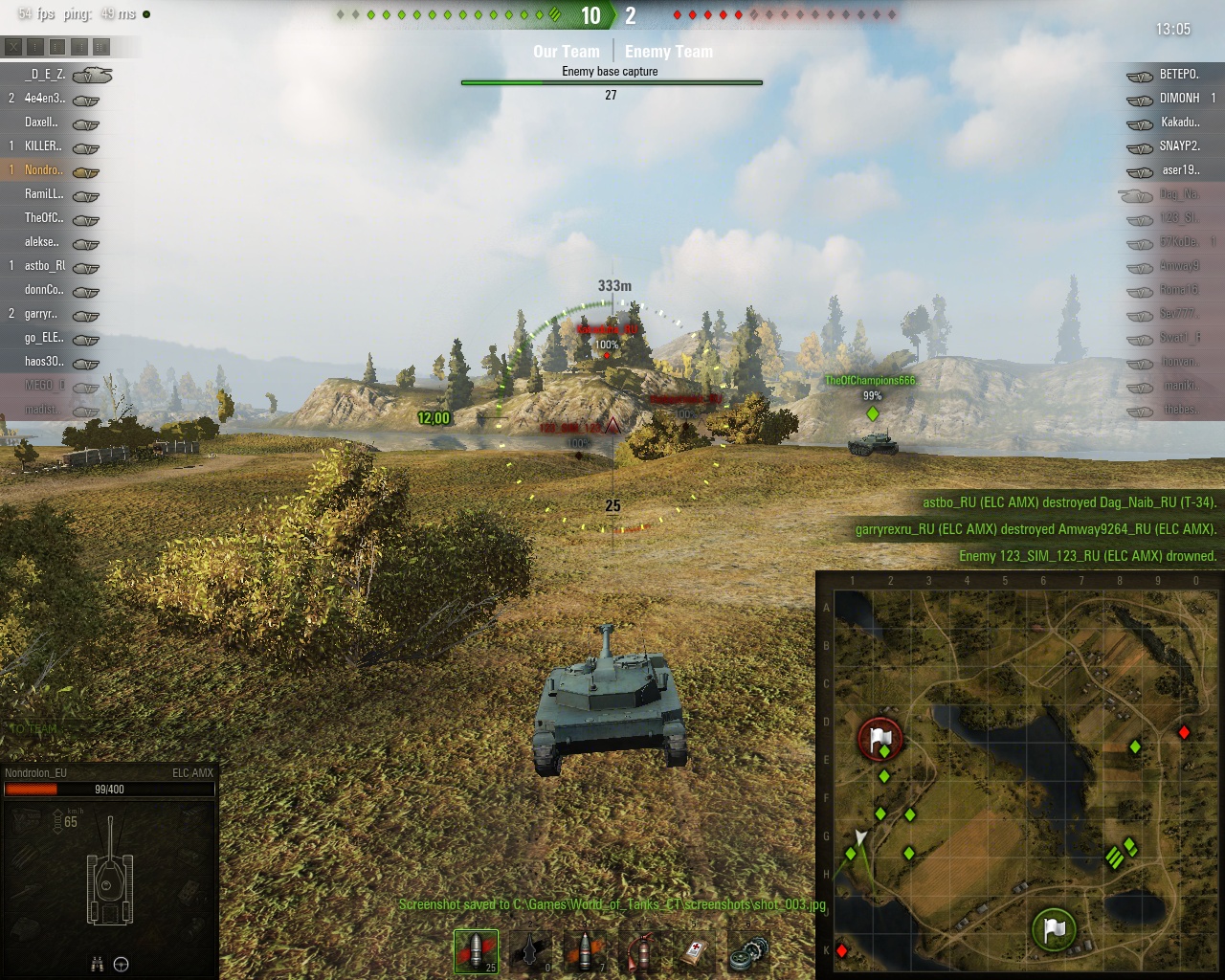Image resolution: width=1225 pixels, height=980 pixels.
Task: Select own row Nondro.. in team list
Action: tap(43, 170)
